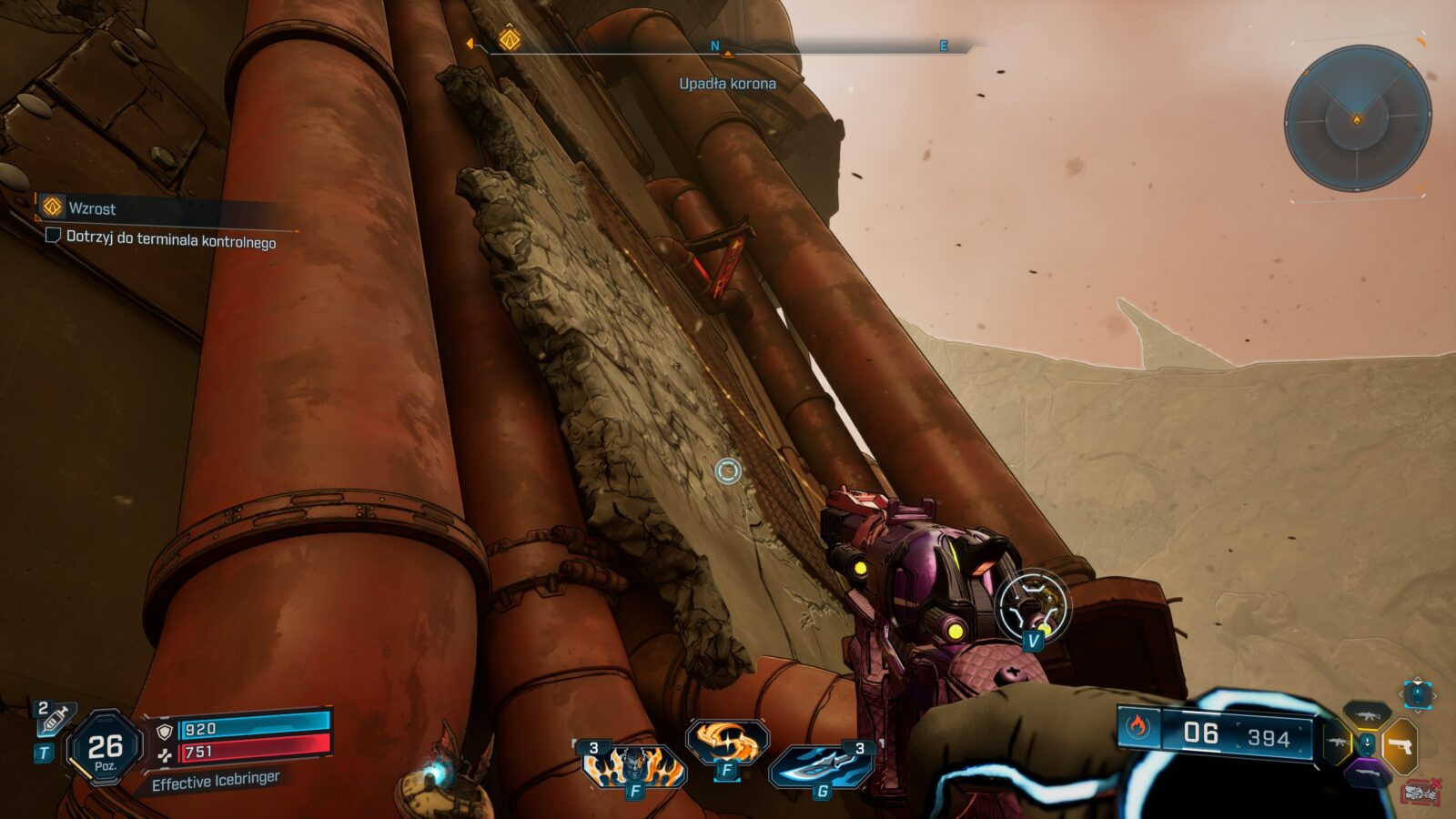Screen dimensions: 1456x819
Task: Select the Wzrost quest tracker title
Action: (x=92, y=208)
